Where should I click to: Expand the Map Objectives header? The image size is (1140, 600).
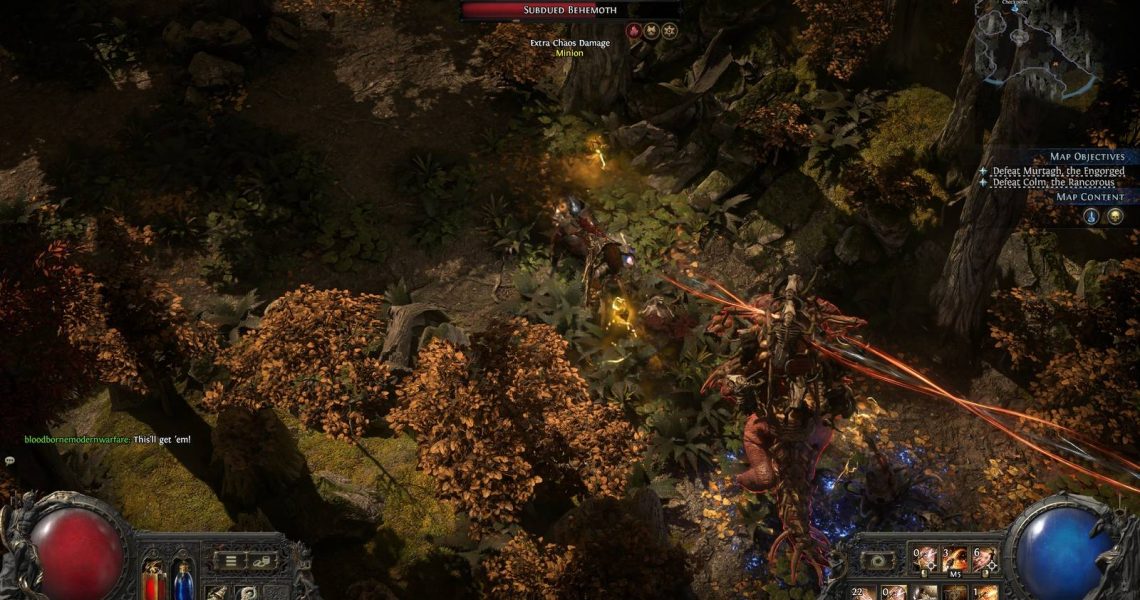1086,157
